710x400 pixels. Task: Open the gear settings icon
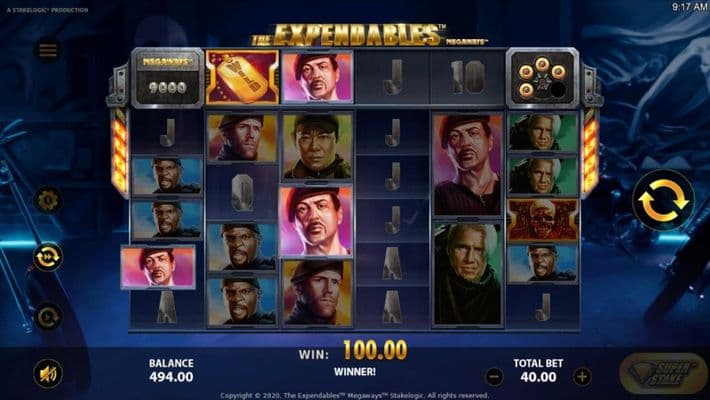click(48, 200)
